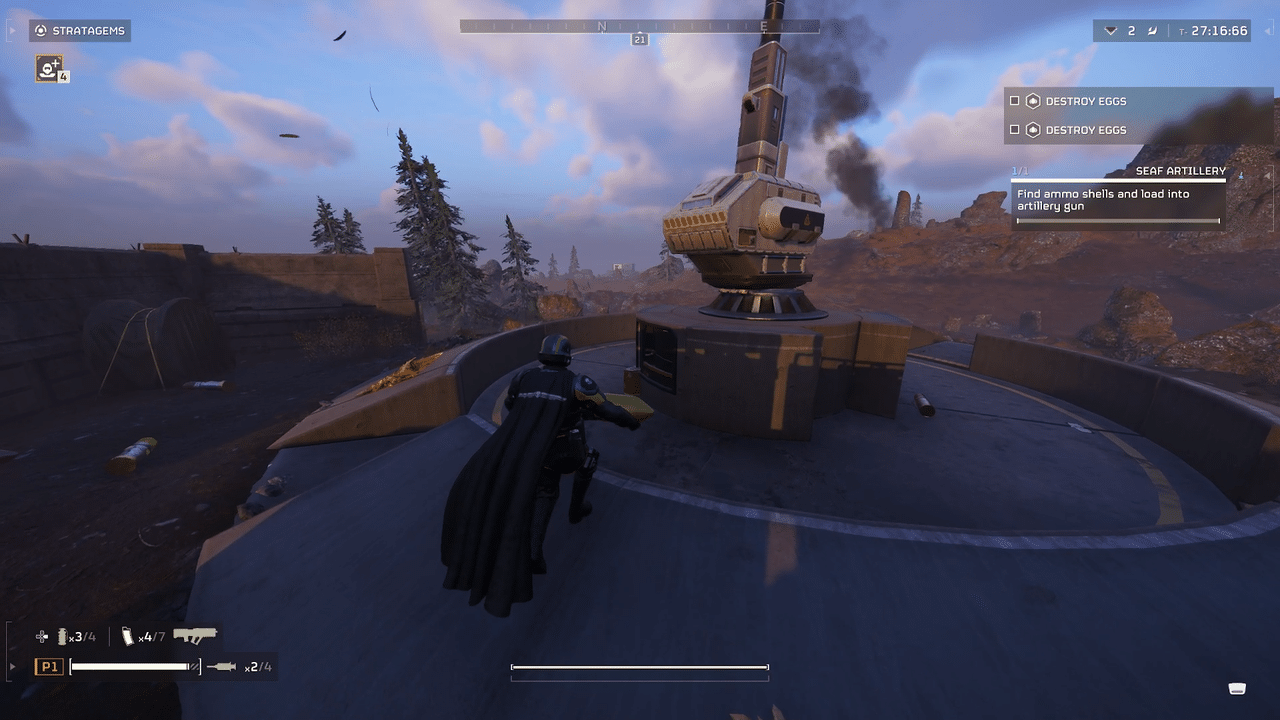Viewport: 1280px width, 720px height.
Task: Check the second Destroy Eggs checkbox
Action: pyautogui.click(x=1014, y=130)
